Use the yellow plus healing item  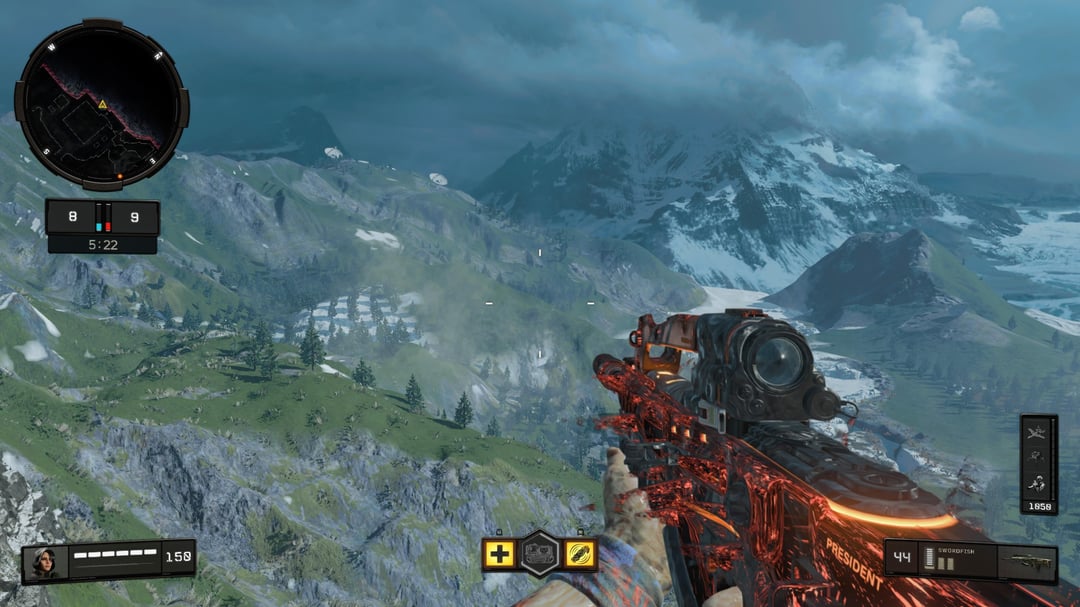[x=500, y=553]
